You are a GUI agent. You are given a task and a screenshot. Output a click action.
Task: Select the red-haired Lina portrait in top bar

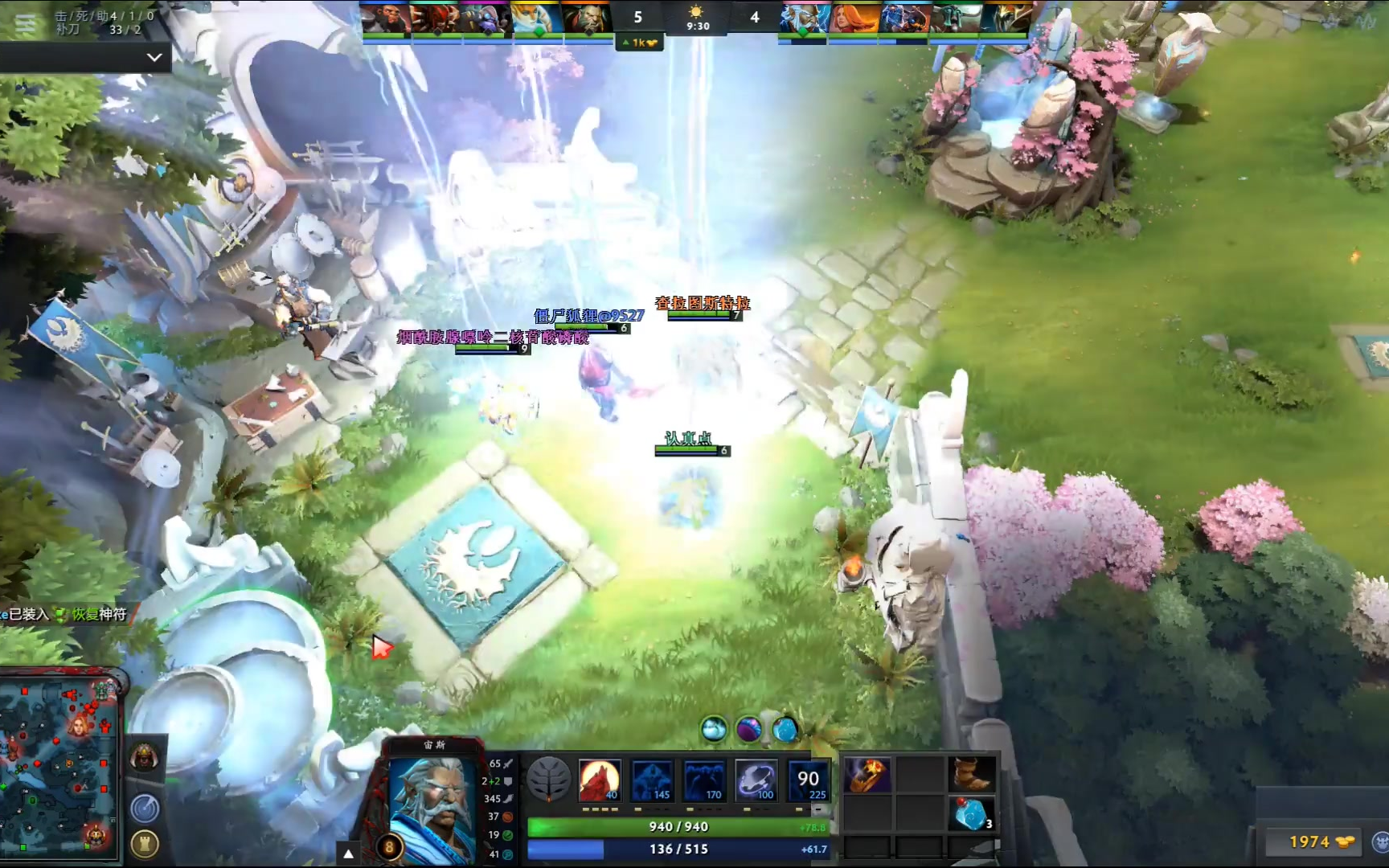click(x=853, y=18)
